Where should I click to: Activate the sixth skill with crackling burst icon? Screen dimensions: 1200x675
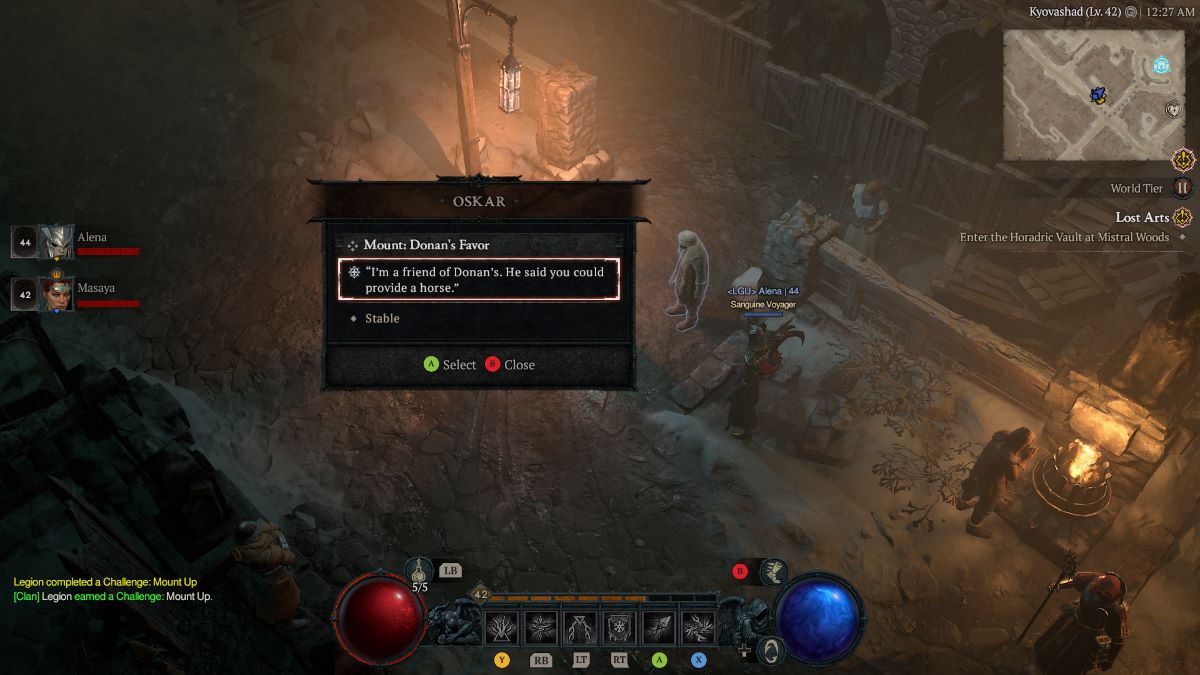point(698,628)
